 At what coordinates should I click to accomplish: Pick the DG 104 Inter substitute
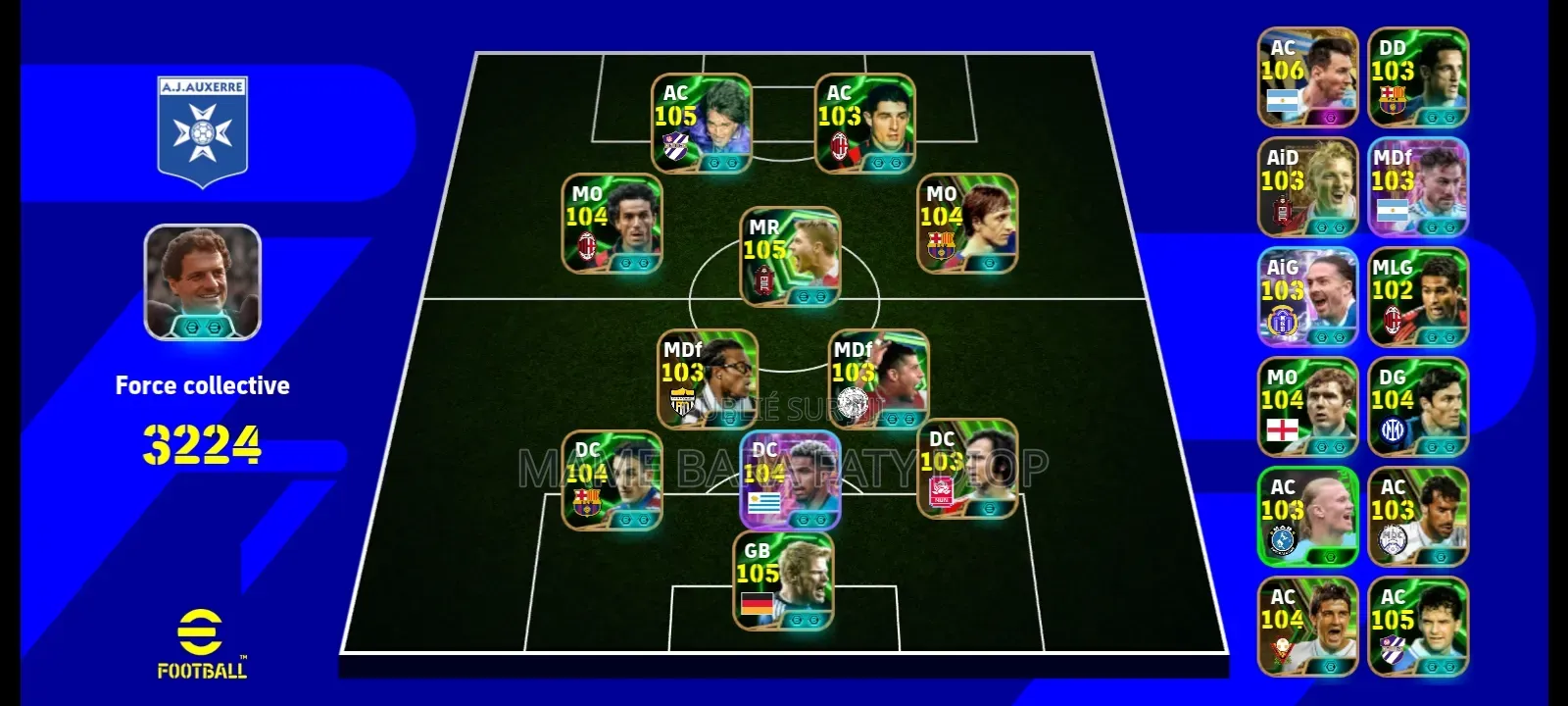(1418, 407)
